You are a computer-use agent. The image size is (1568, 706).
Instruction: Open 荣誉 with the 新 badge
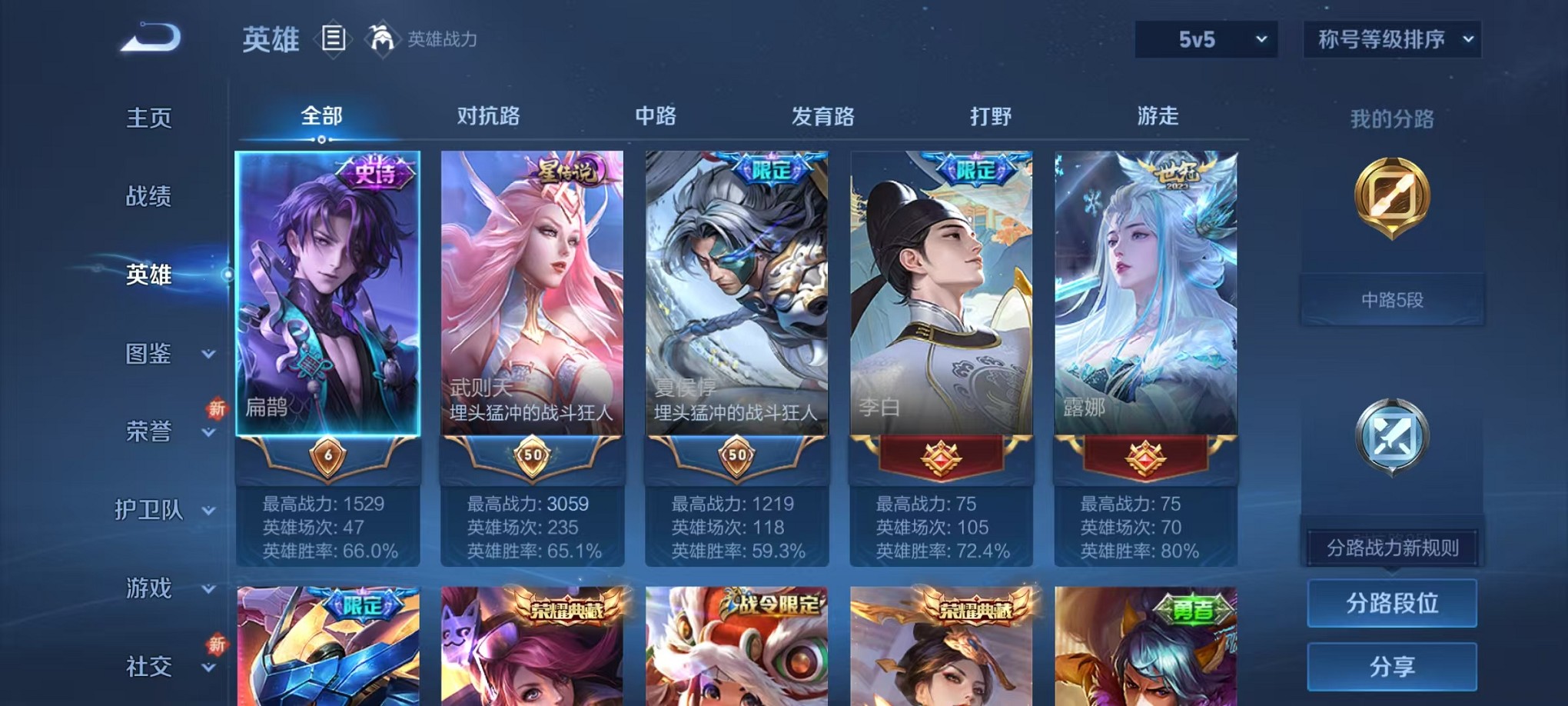tap(148, 432)
